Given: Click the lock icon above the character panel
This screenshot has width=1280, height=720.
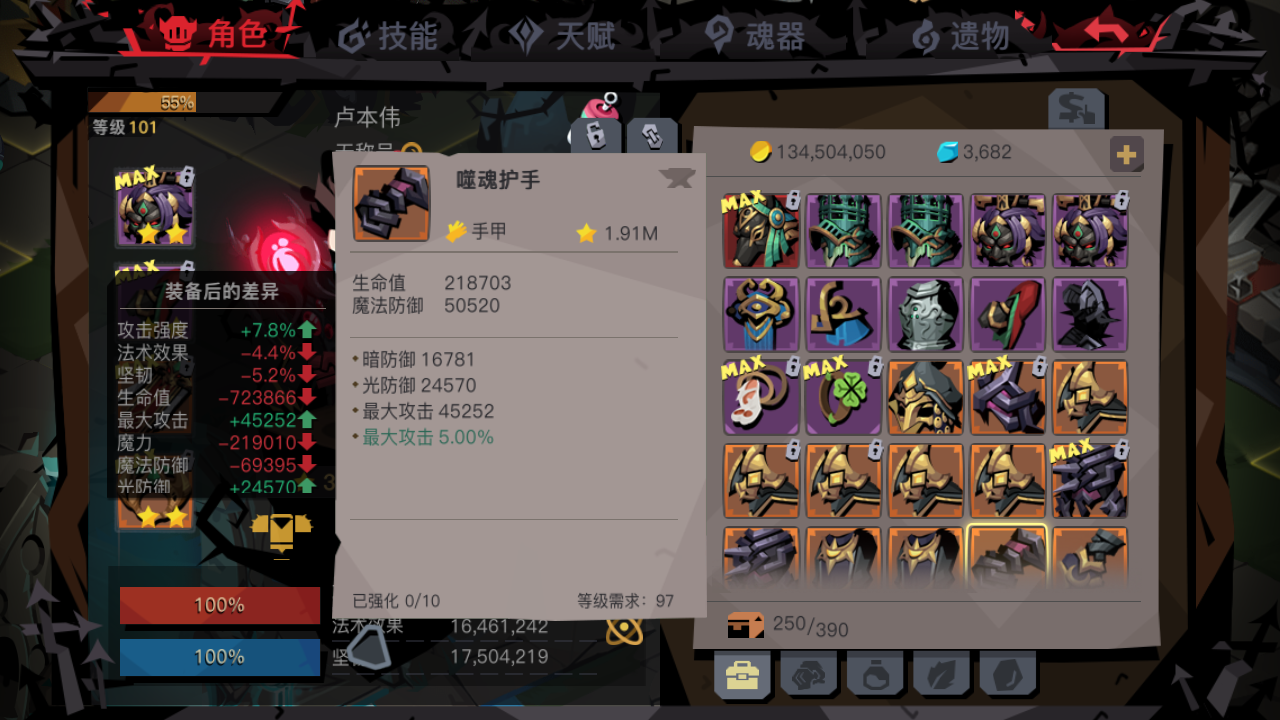Looking at the screenshot, I should tap(594, 135).
